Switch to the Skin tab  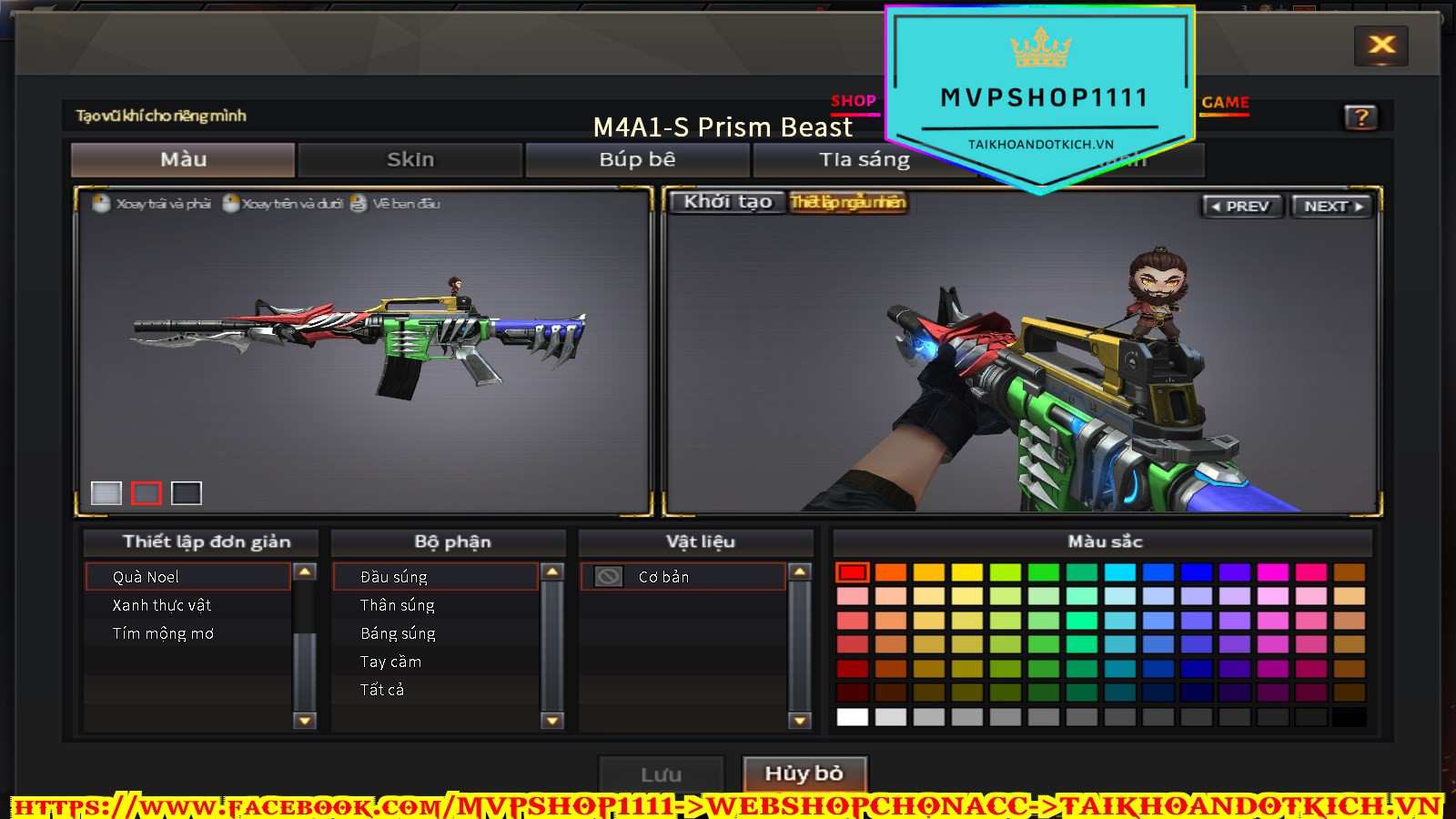(410, 160)
